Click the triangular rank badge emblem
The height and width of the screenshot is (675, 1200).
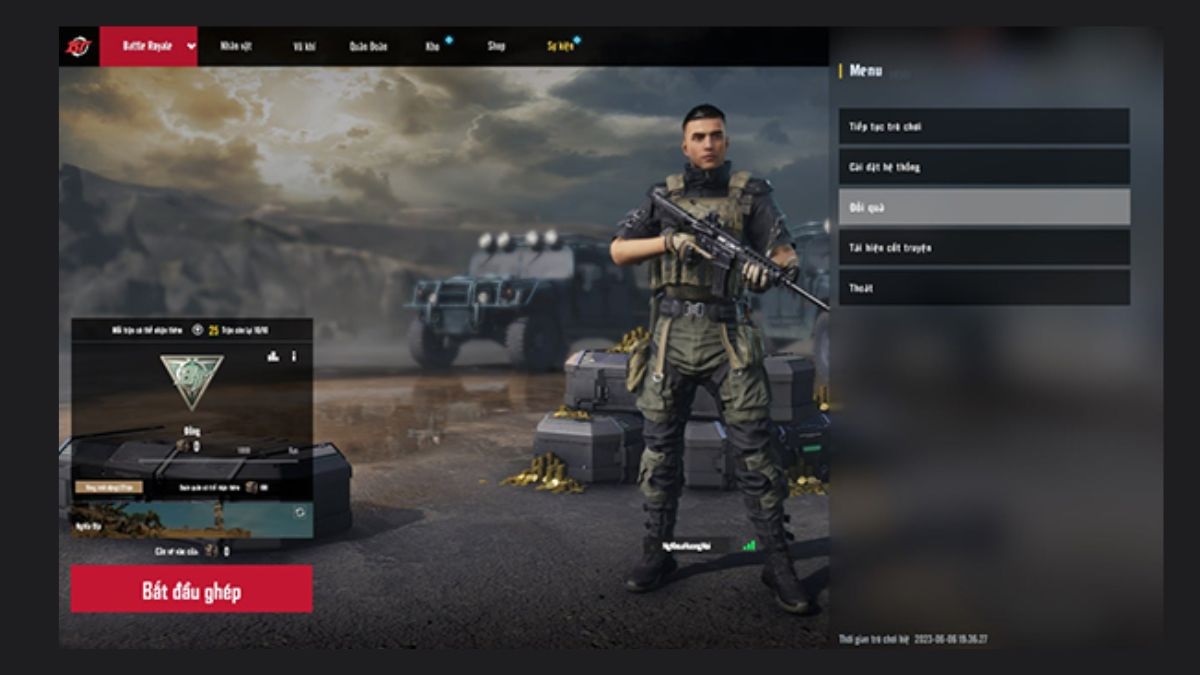click(x=192, y=380)
